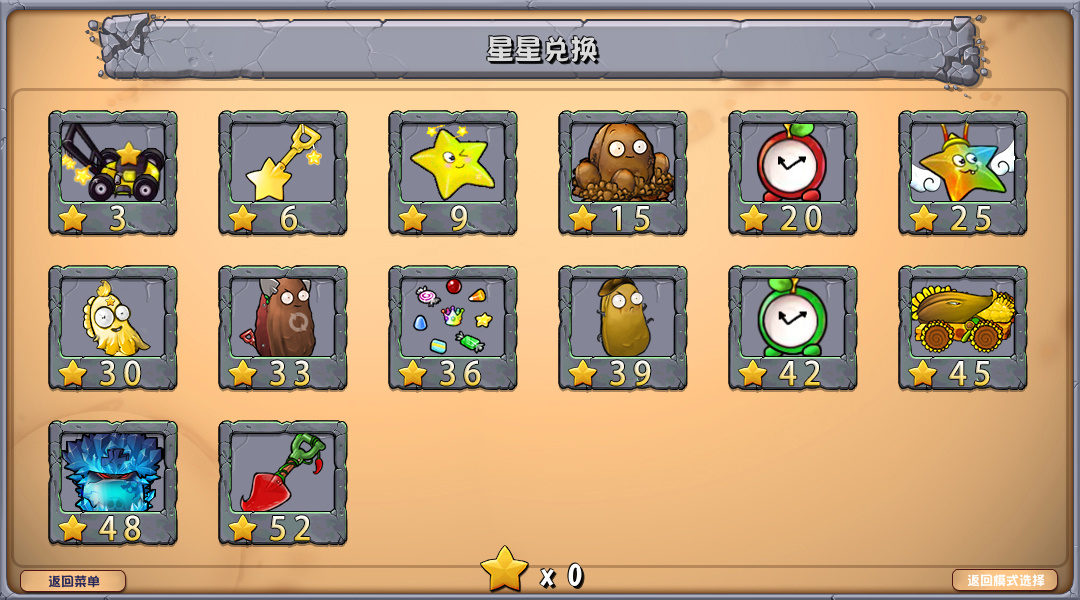Select the brown potato mine costing 15 stars

tap(623, 172)
